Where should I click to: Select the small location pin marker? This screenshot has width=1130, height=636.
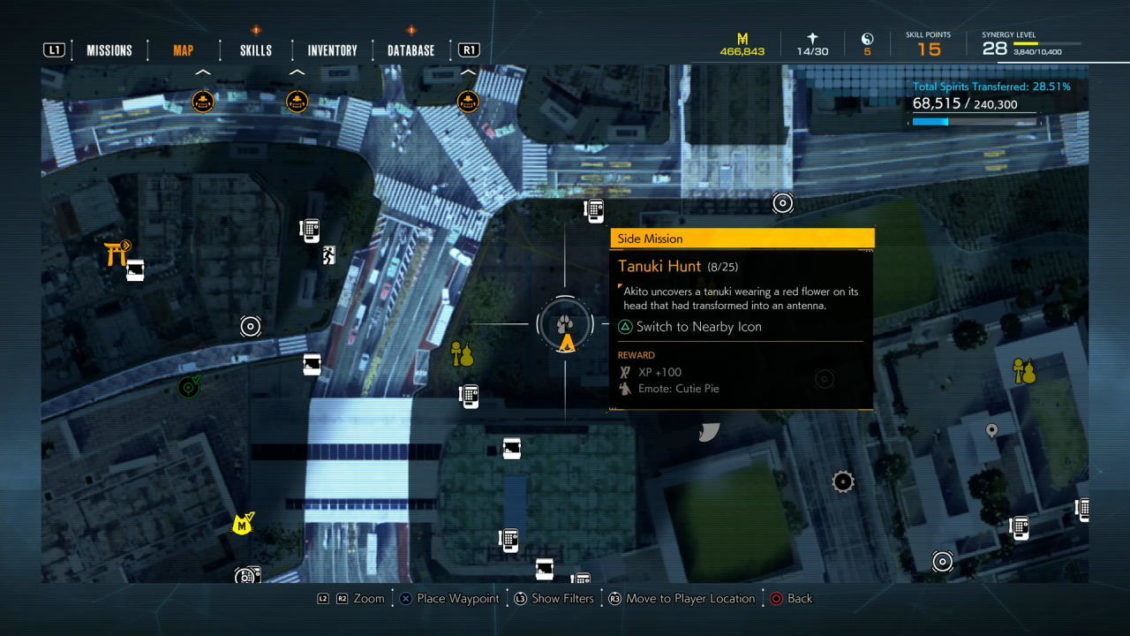click(x=991, y=431)
